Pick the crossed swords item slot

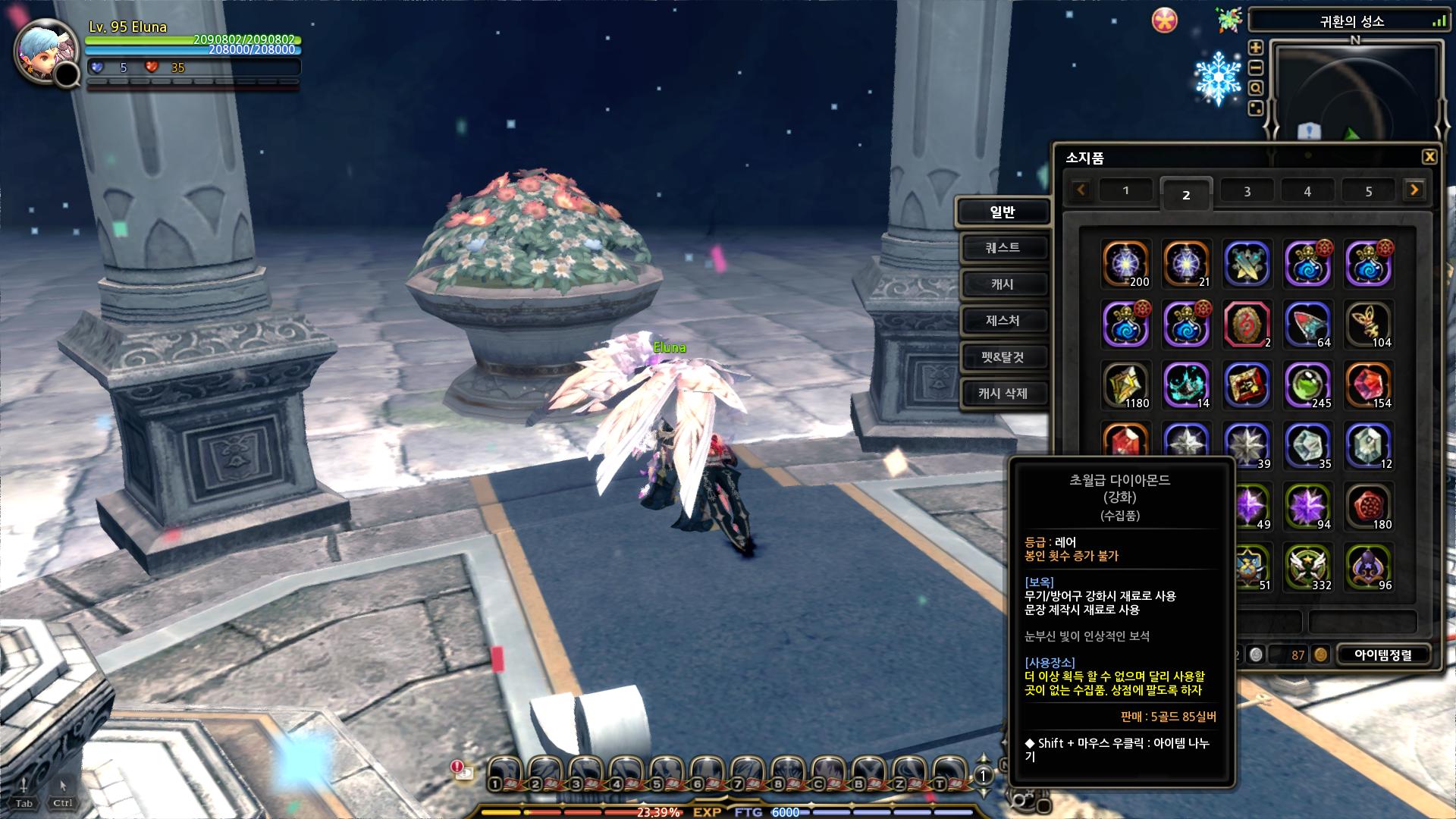1247,264
